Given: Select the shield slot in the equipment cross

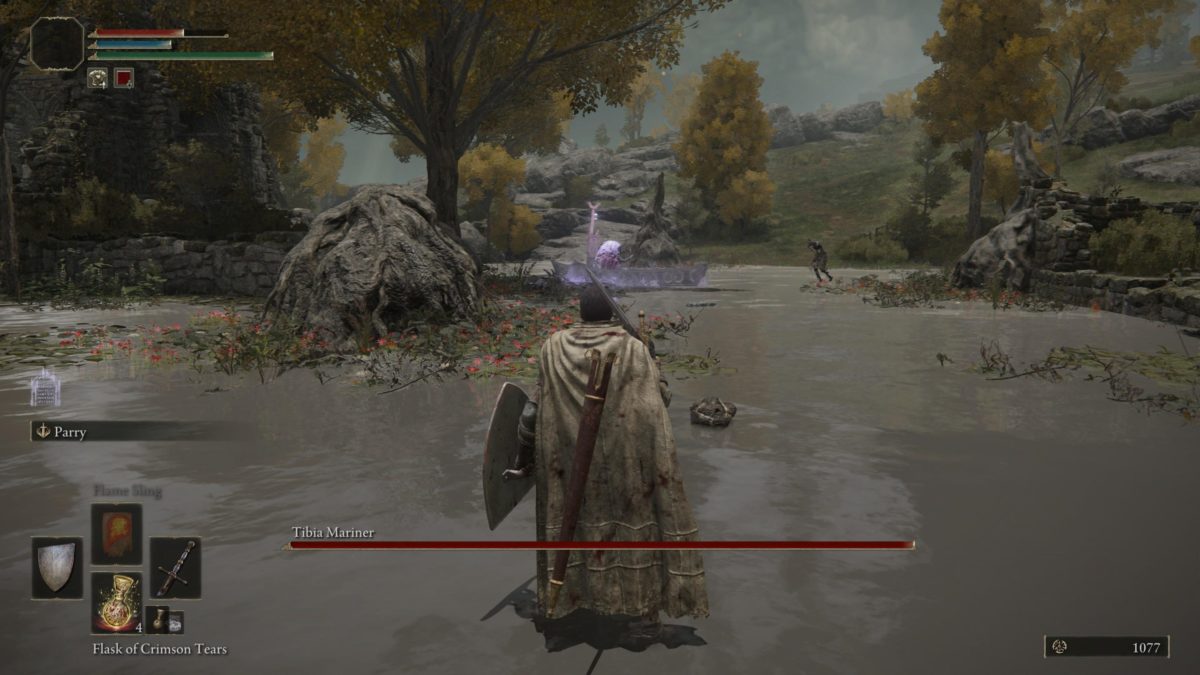Looking at the screenshot, I should click(x=56, y=568).
